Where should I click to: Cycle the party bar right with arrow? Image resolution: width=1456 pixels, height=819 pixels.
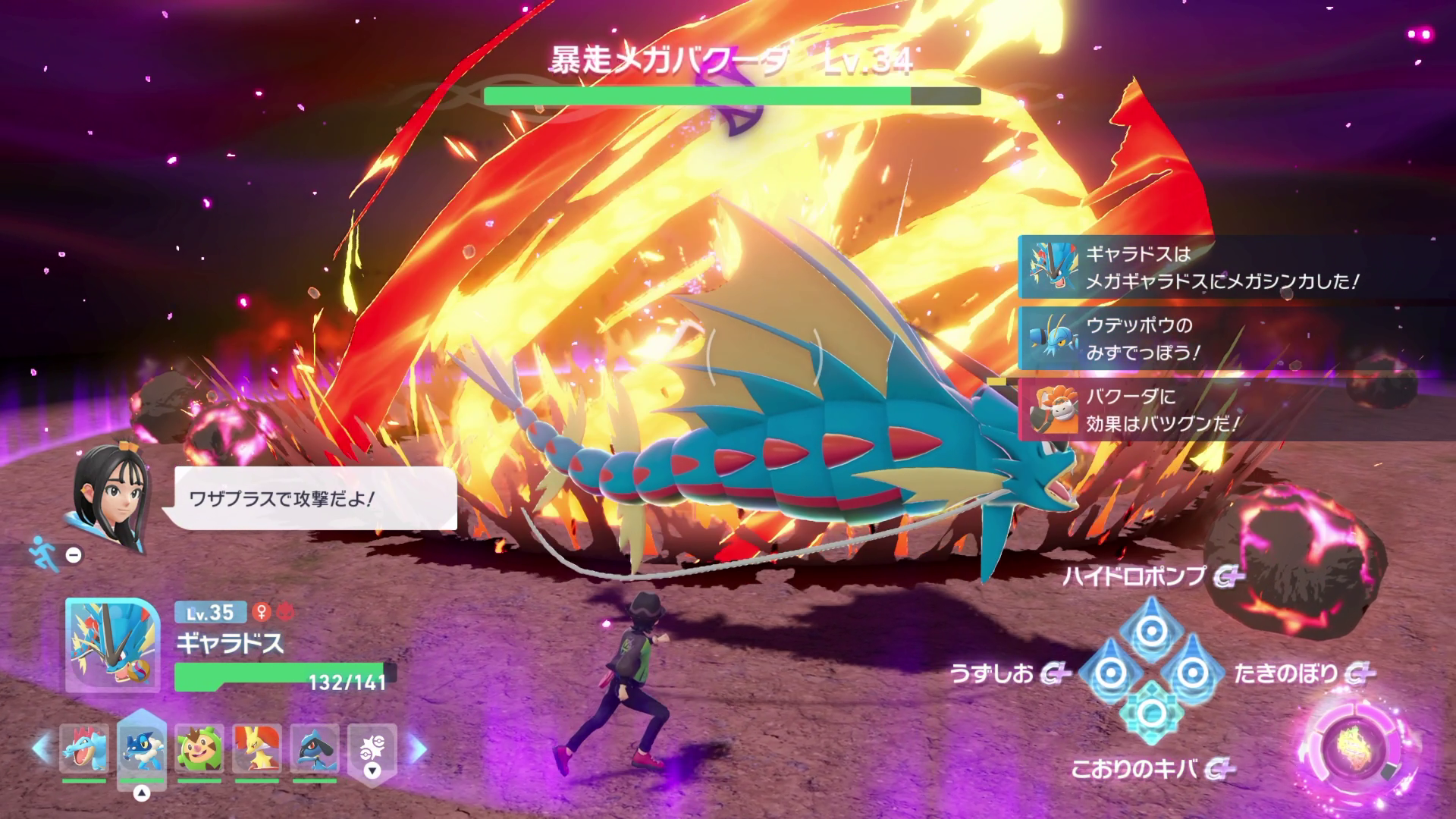(x=416, y=748)
